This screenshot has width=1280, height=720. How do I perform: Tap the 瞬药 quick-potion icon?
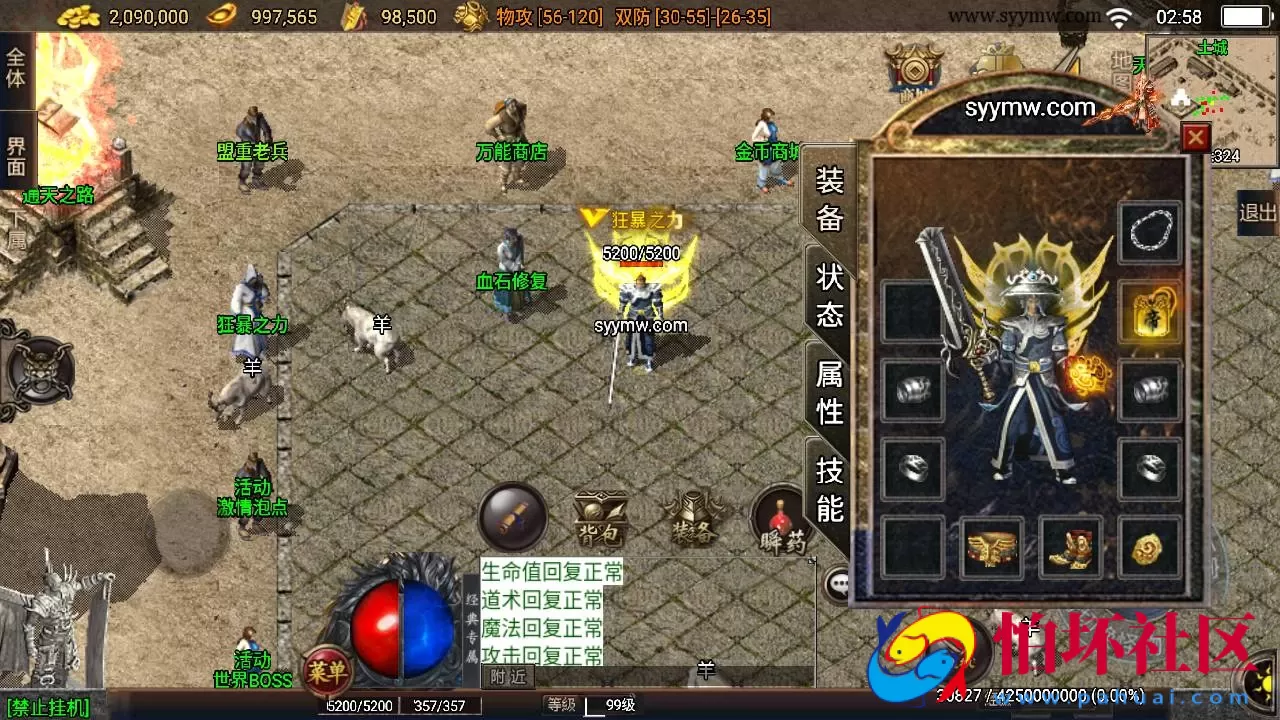point(780,520)
